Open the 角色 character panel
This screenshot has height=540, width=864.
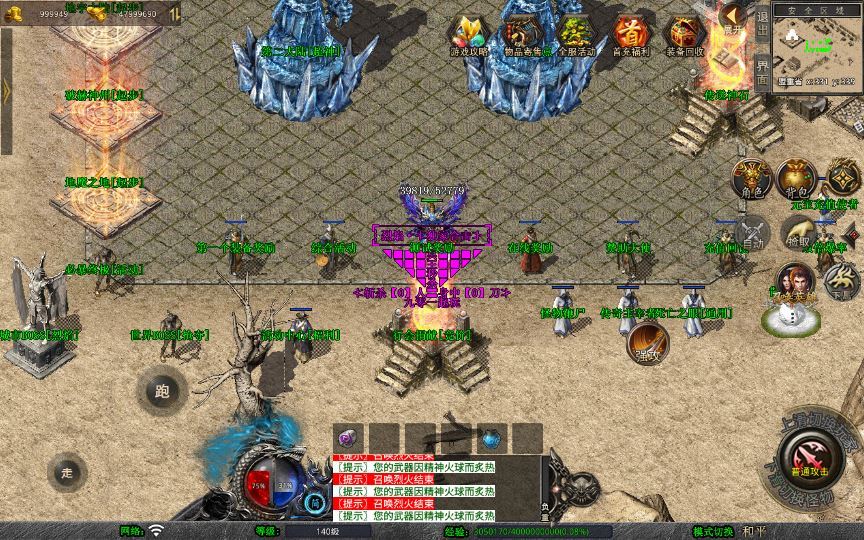(751, 179)
